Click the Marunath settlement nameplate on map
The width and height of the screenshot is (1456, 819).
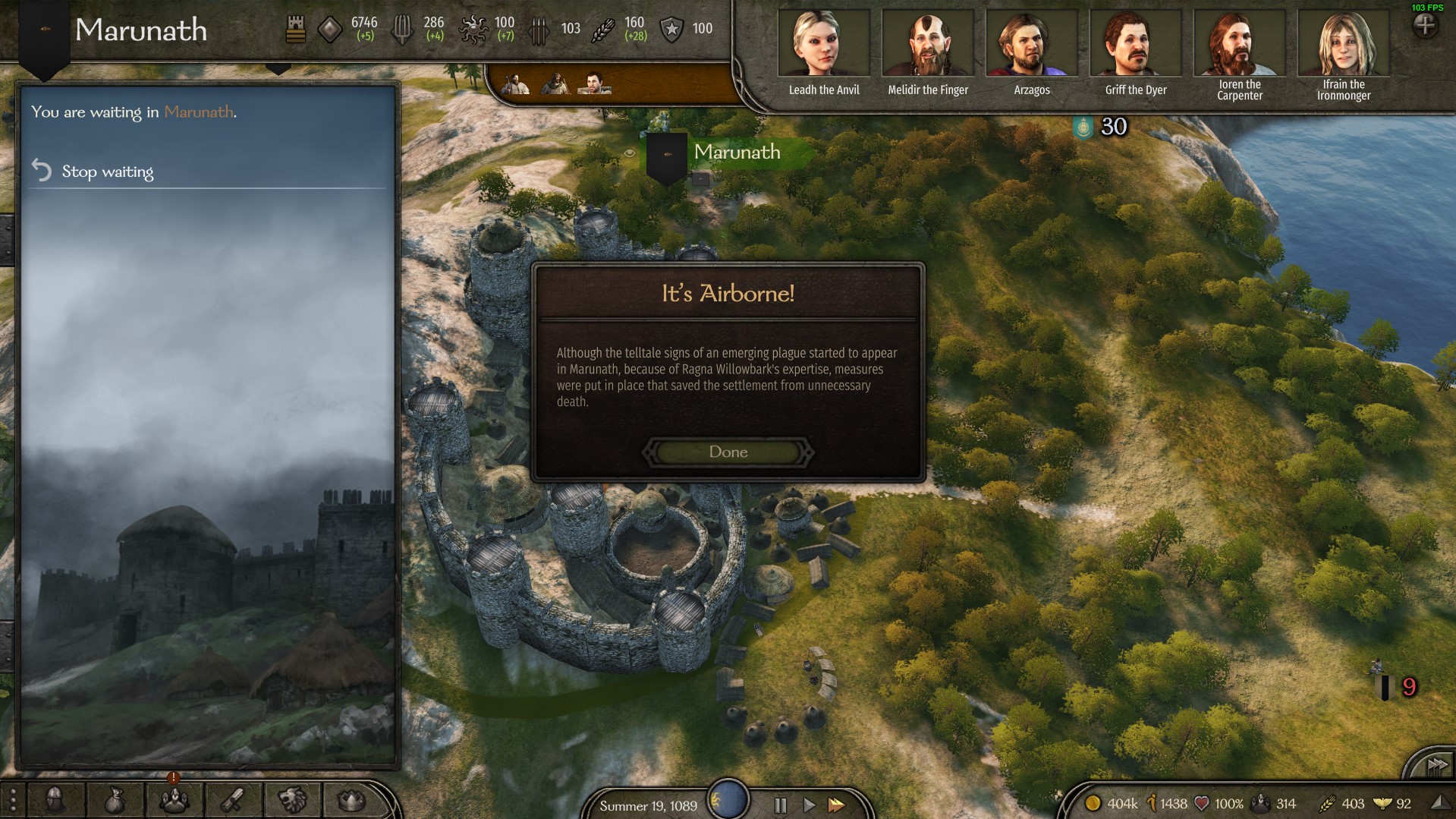[736, 153]
